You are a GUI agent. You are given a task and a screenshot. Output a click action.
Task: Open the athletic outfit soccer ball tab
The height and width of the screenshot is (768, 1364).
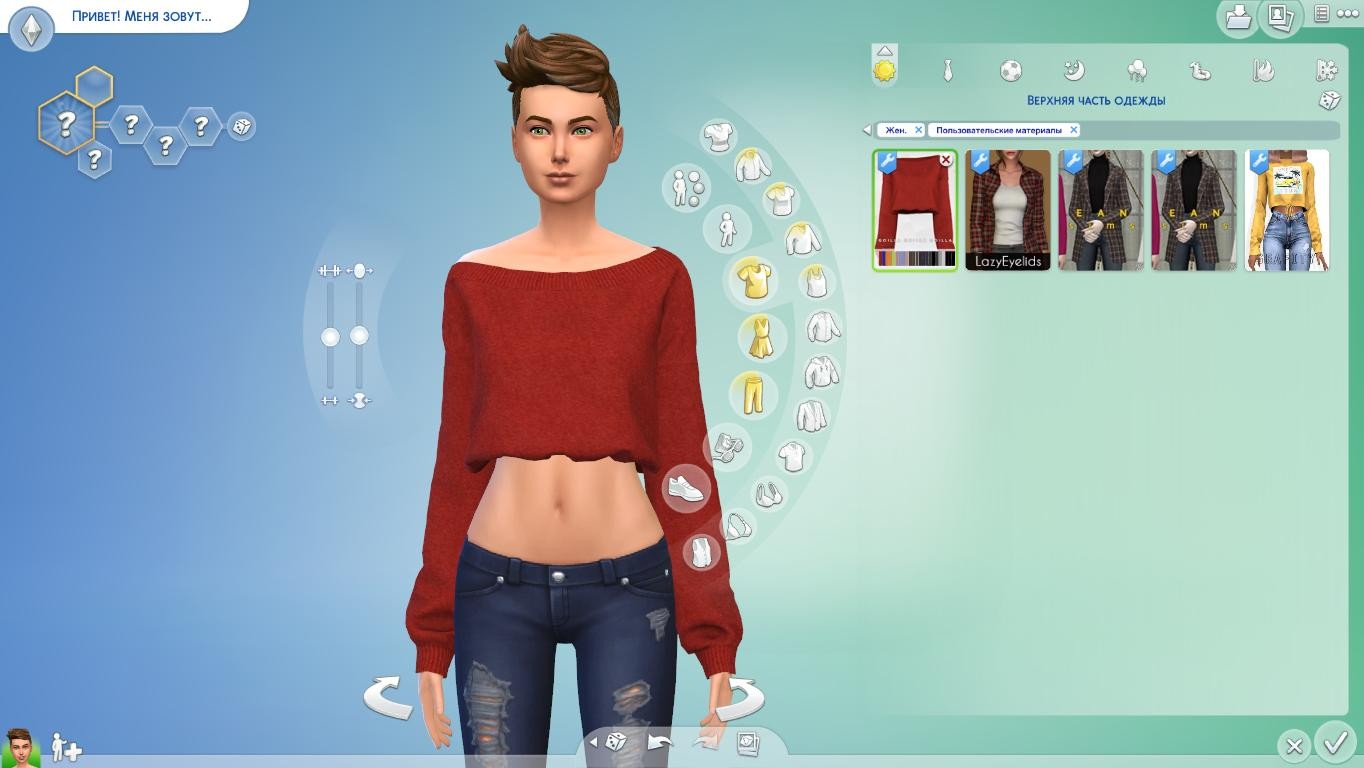coord(1011,70)
